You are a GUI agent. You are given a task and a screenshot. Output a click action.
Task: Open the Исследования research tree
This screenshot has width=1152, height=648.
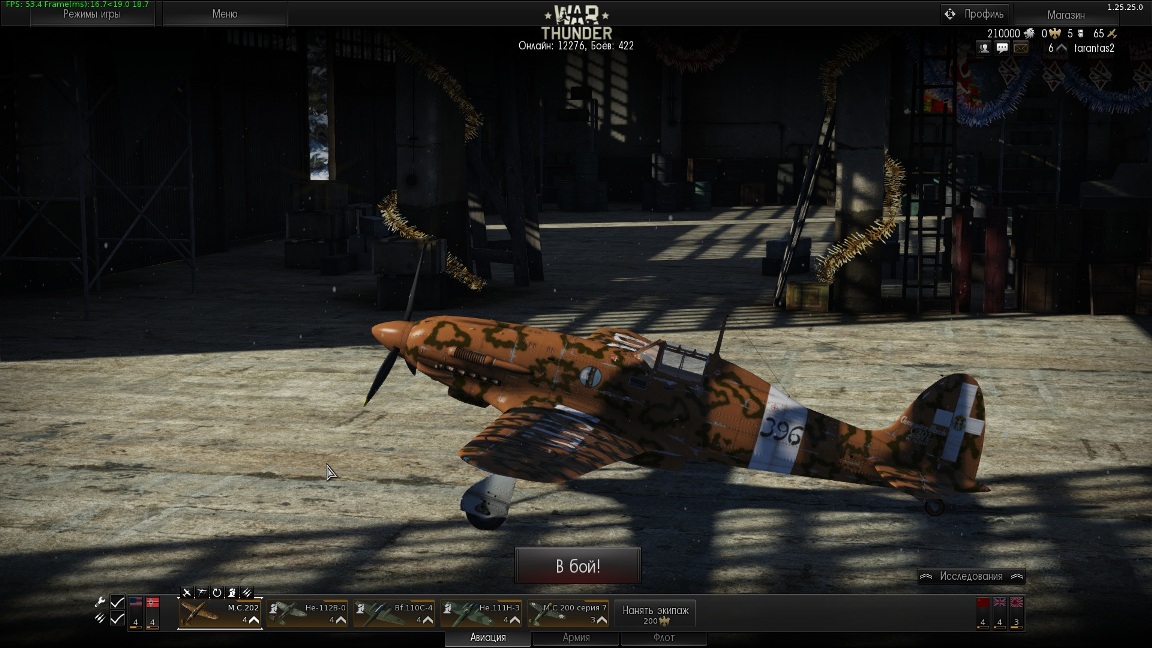coord(971,577)
